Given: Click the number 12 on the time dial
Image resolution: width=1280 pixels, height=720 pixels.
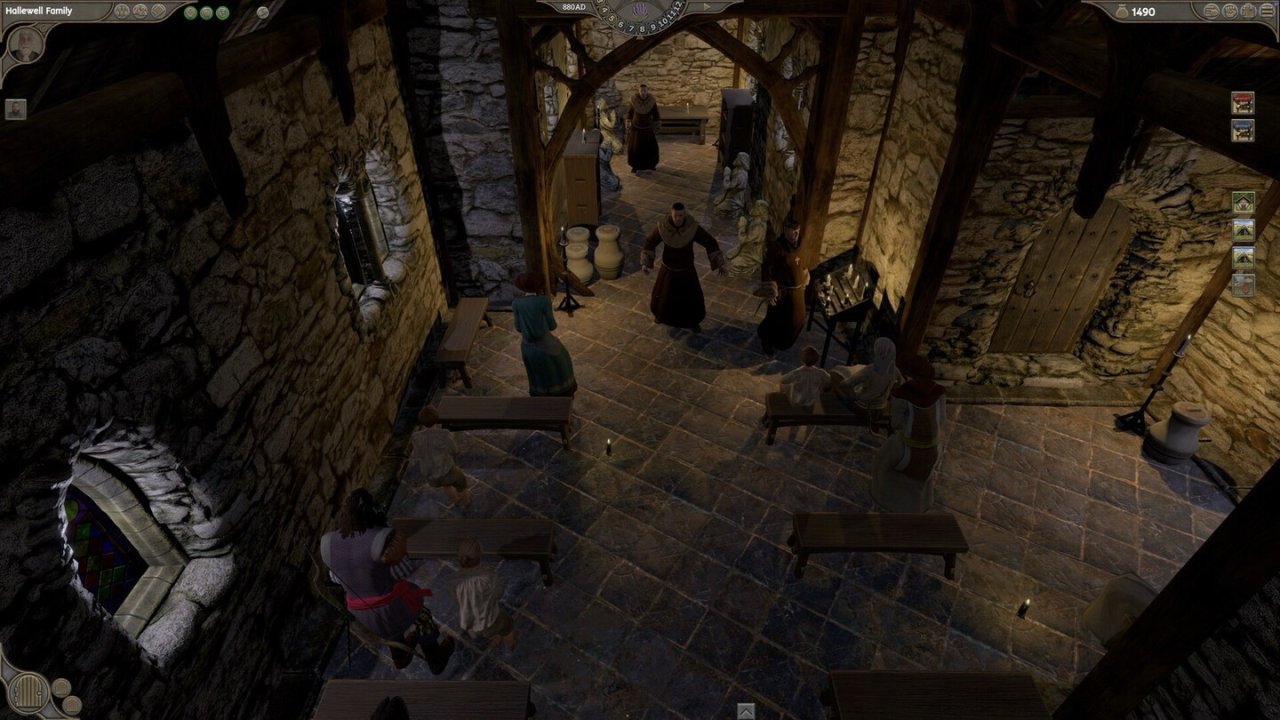Looking at the screenshot, I should (679, 7).
